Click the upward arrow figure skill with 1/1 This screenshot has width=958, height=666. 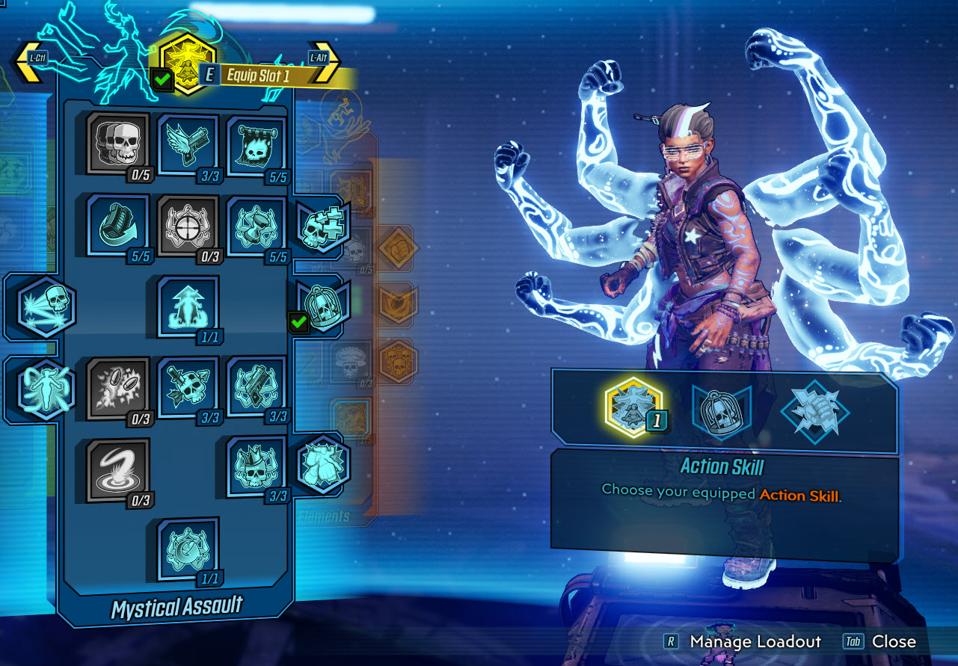(x=187, y=304)
